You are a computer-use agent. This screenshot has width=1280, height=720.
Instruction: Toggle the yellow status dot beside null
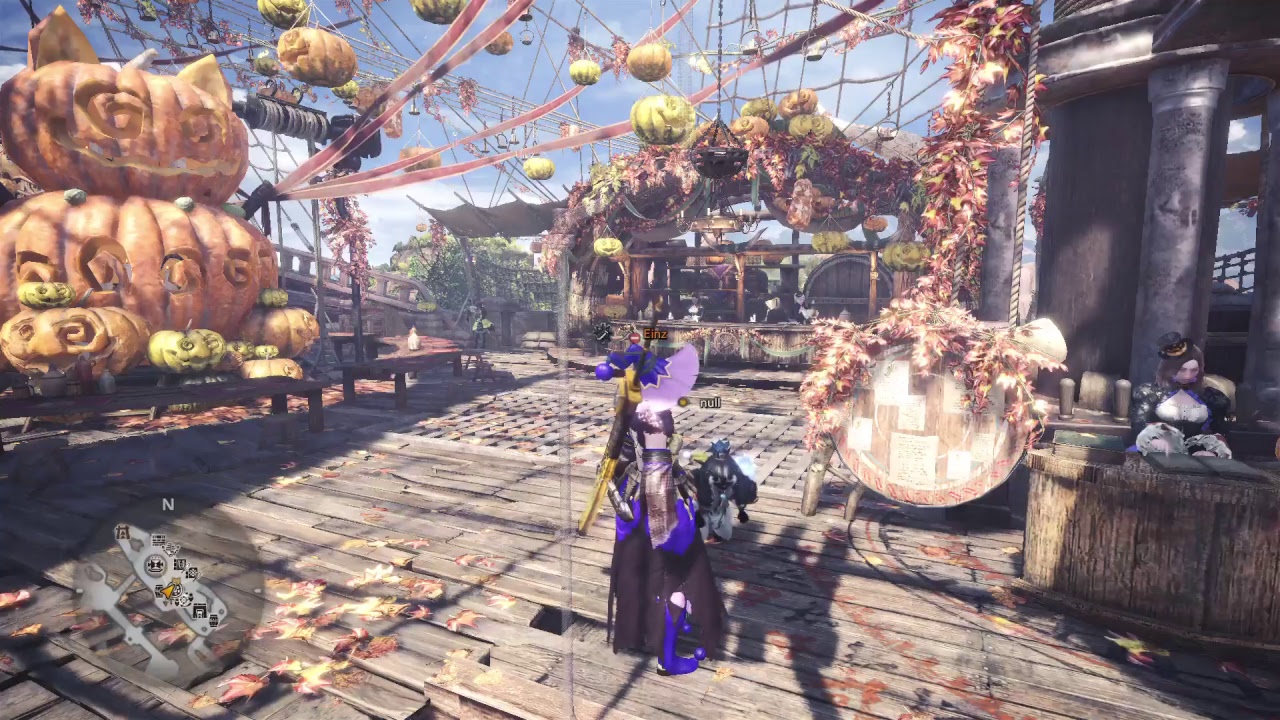point(683,402)
